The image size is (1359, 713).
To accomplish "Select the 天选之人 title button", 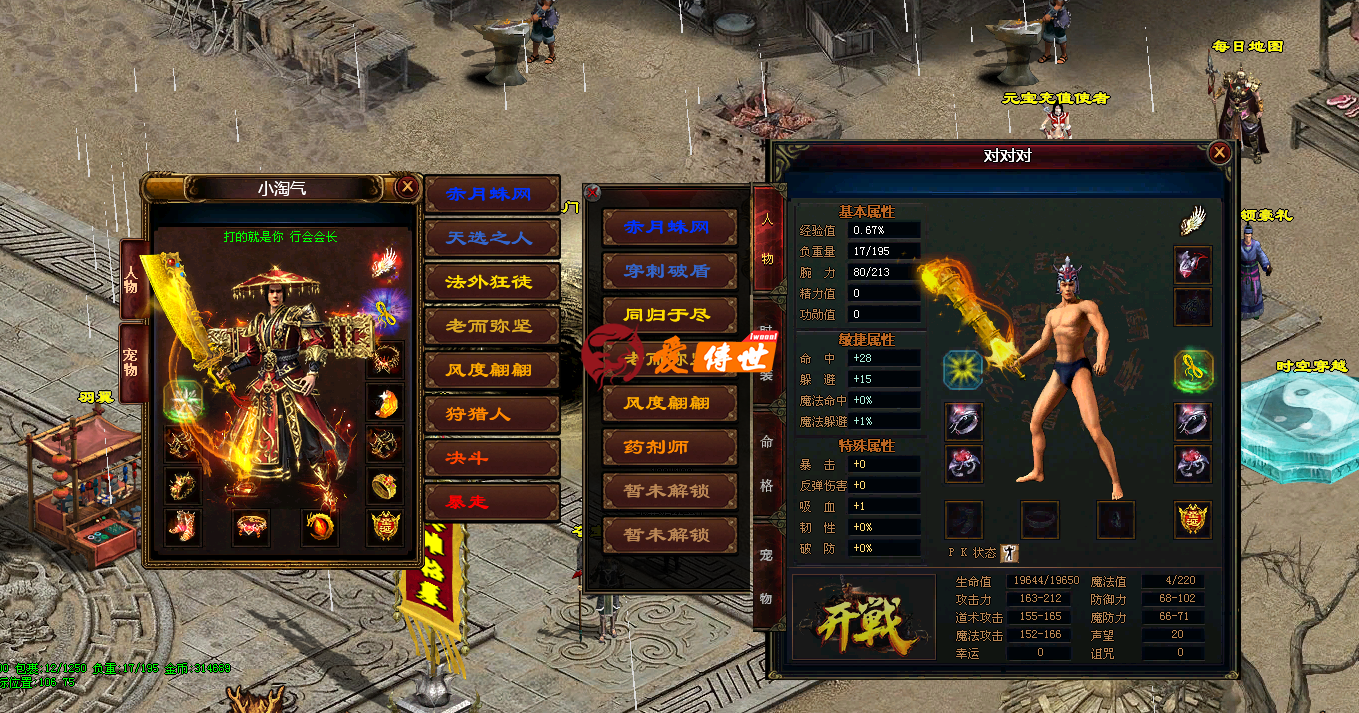I will [x=491, y=238].
